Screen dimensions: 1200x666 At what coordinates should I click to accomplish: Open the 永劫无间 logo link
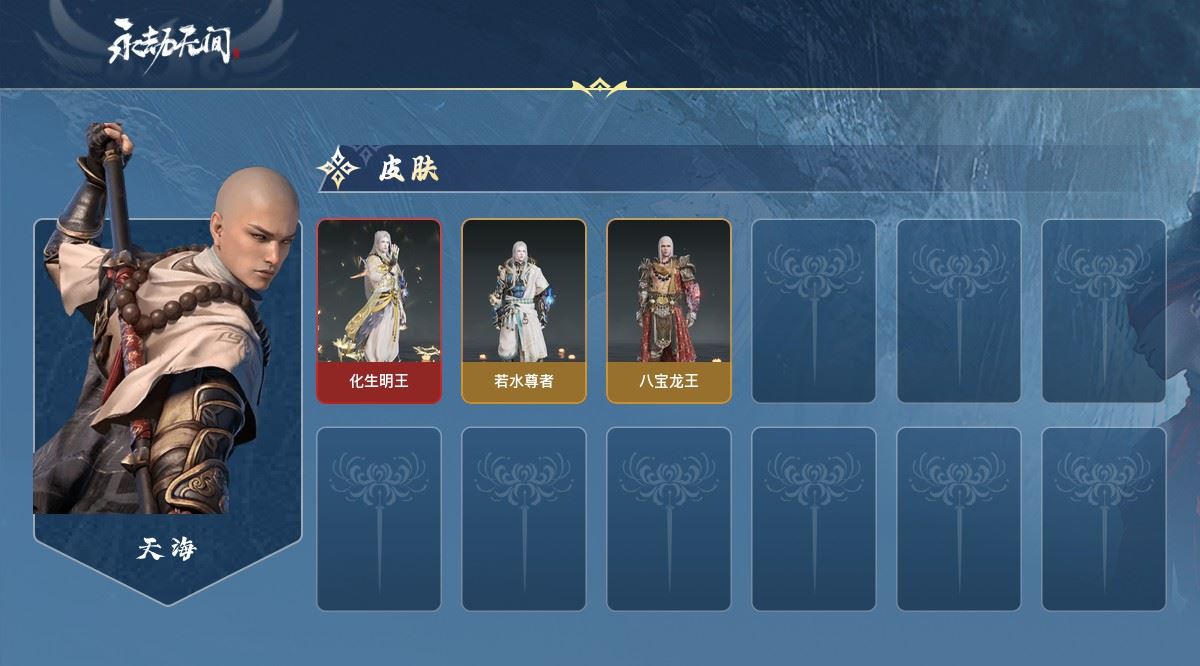click(x=174, y=43)
